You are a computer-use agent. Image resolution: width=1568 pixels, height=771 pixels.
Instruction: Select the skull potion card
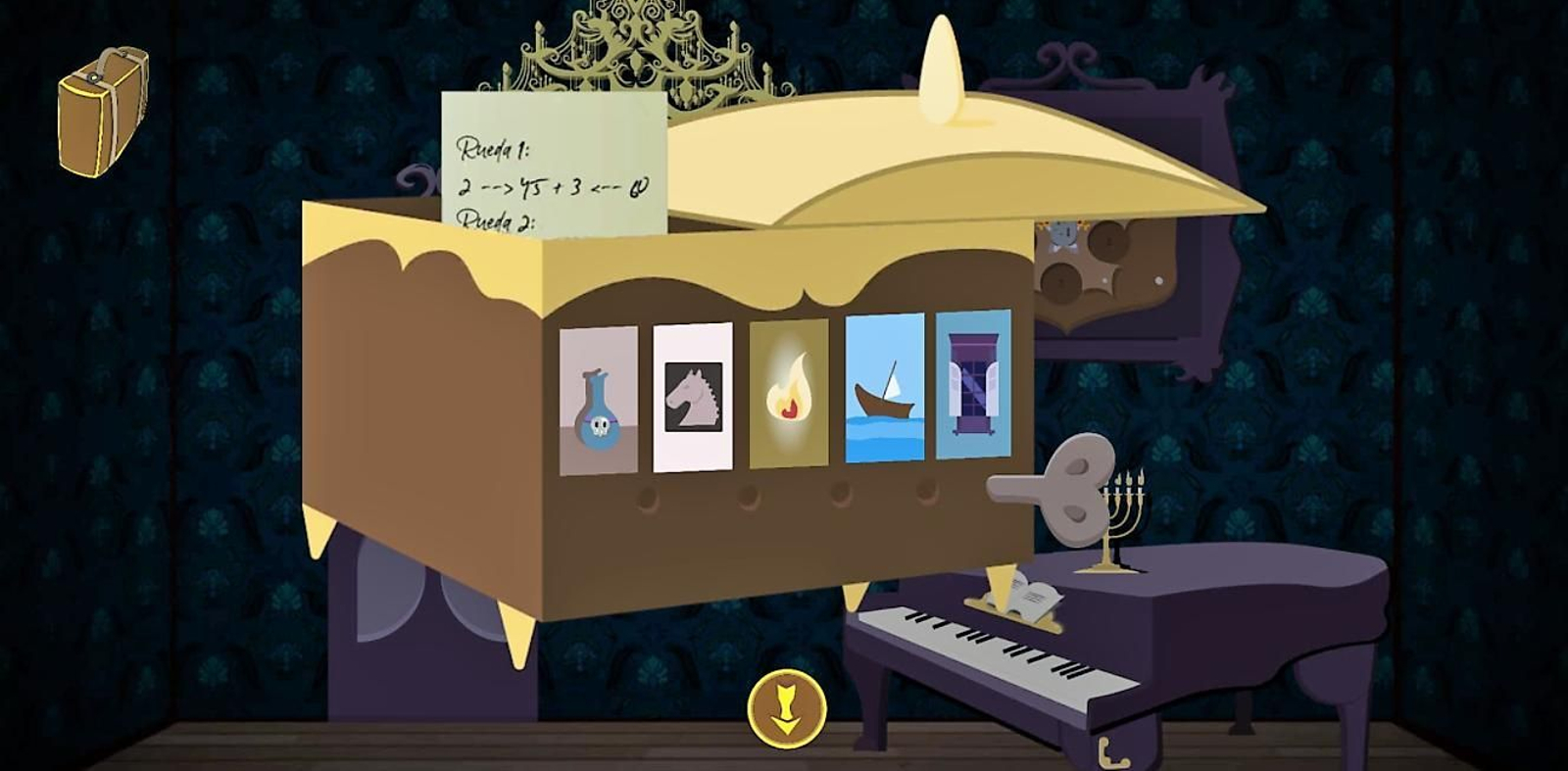(598, 402)
